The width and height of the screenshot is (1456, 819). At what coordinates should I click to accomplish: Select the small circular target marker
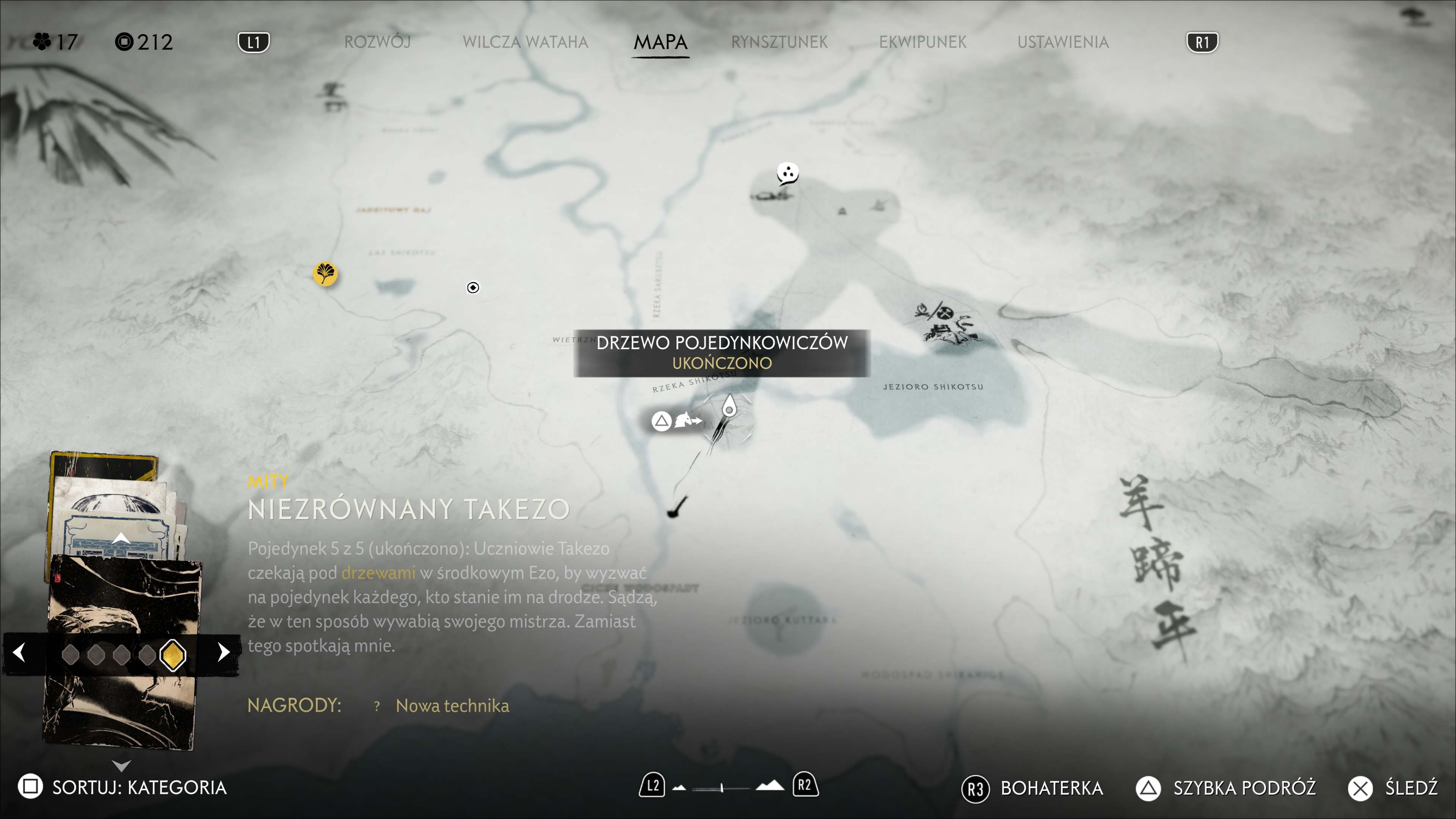coord(473,288)
